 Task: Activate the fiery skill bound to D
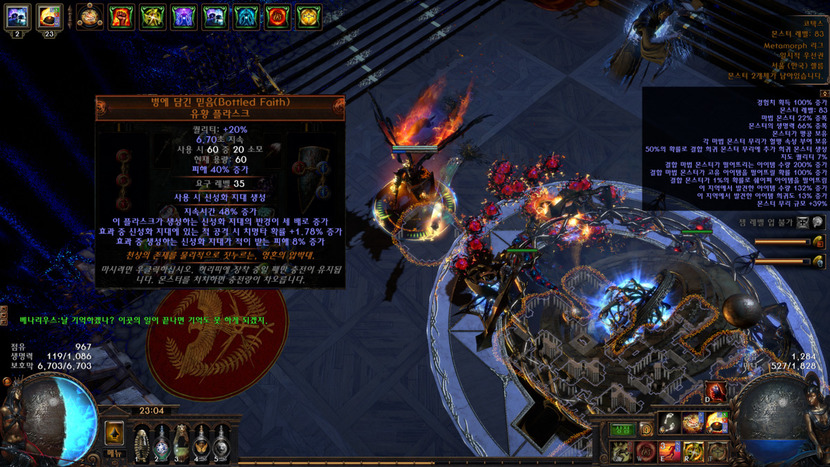(716, 392)
